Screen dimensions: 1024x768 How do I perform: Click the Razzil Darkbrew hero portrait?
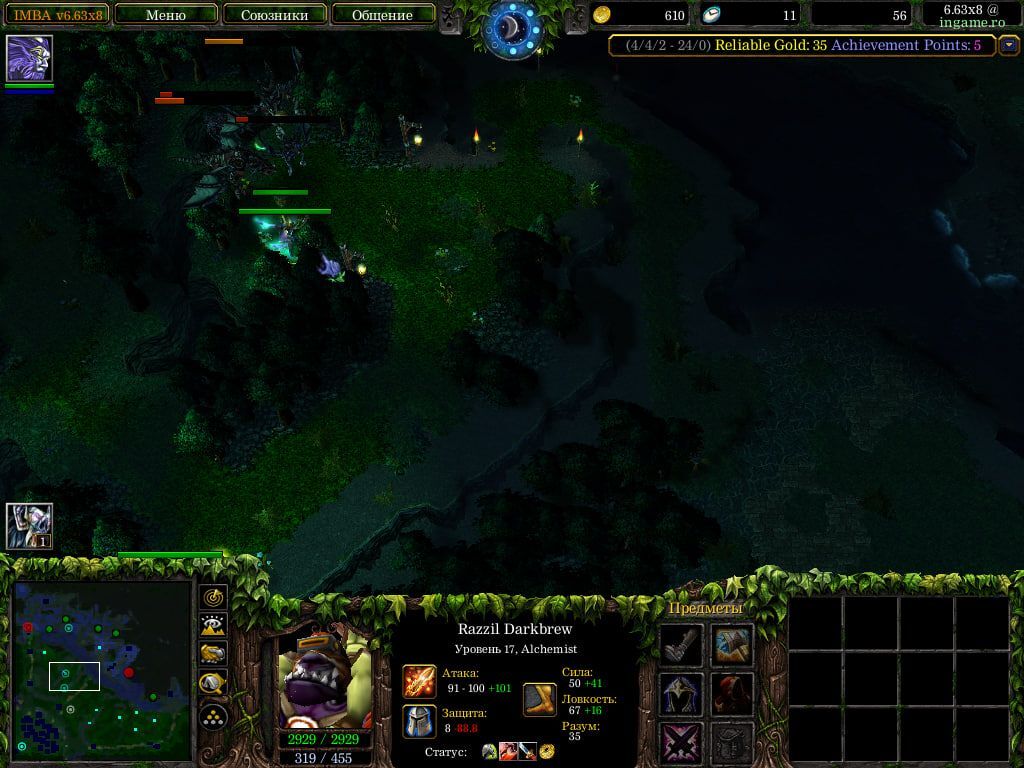[324, 678]
